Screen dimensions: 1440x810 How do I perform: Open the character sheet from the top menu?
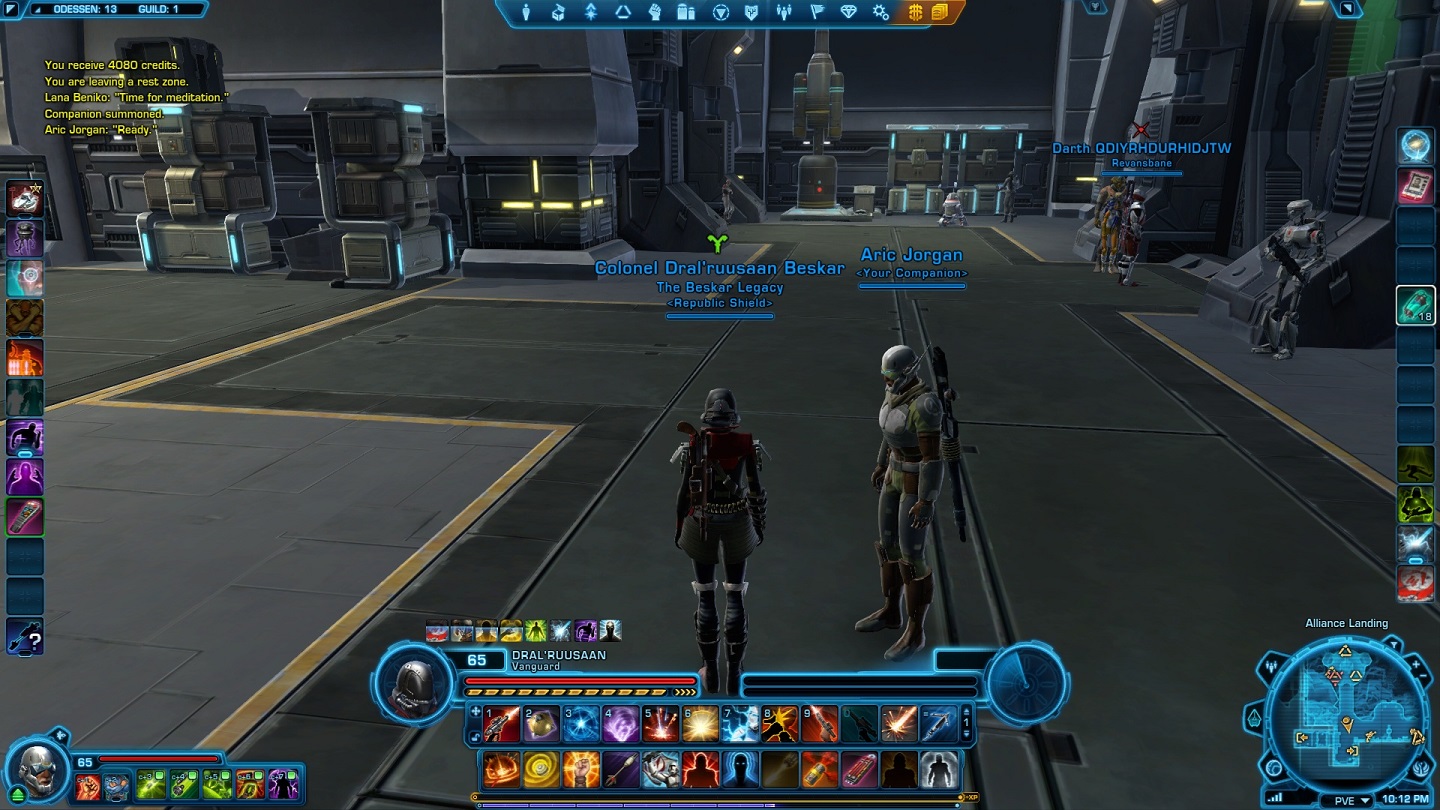tap(526, 12)
